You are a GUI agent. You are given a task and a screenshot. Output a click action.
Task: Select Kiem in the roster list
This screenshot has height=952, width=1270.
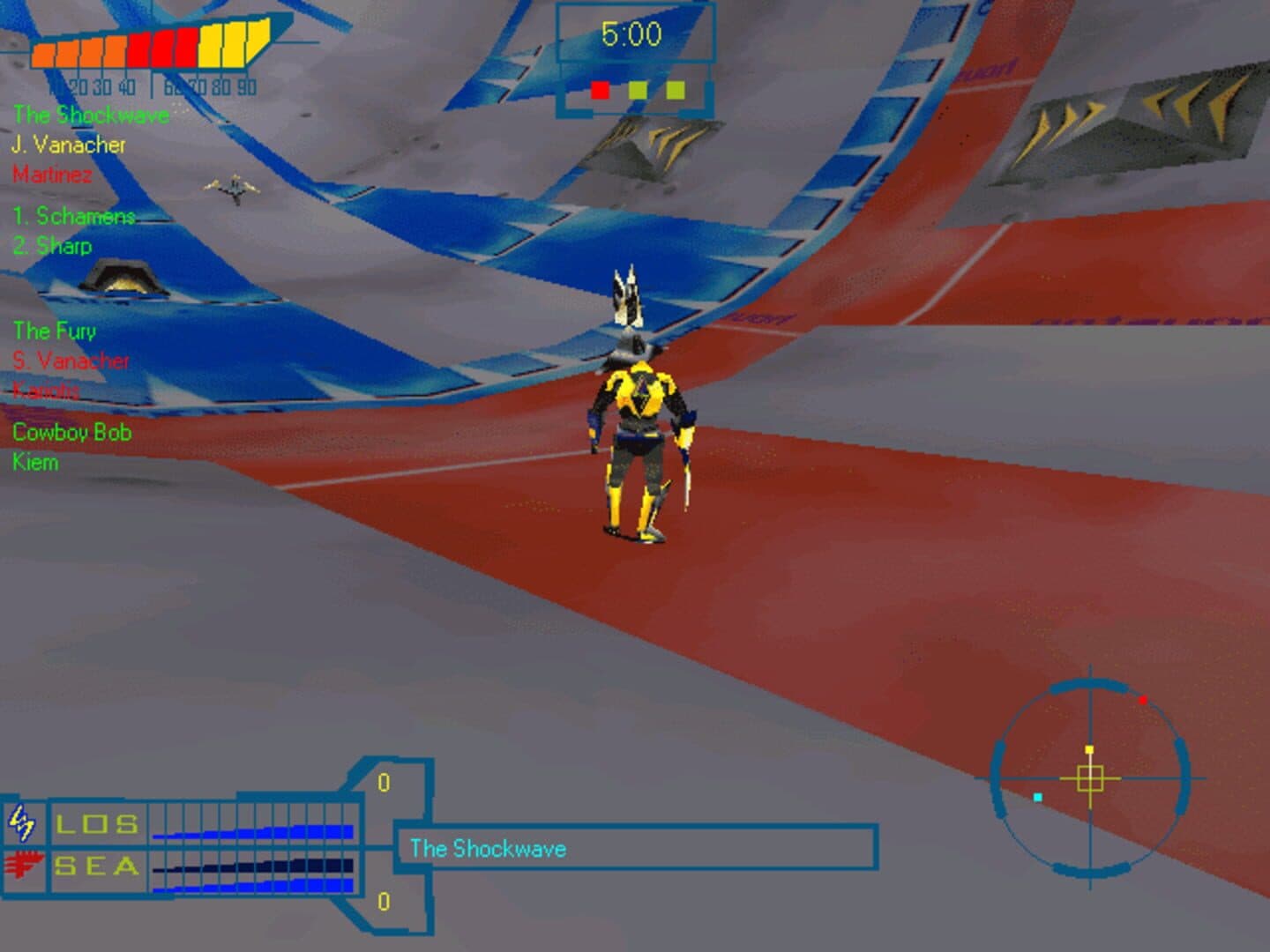pos(35,462)
